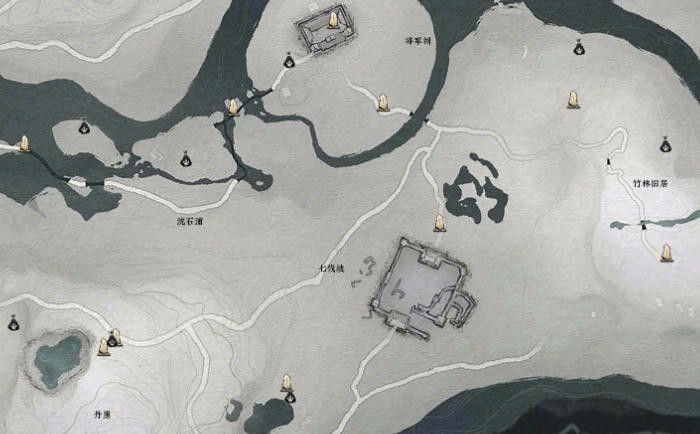This screenshot has height=434, width=700.
Task: Select the stone marker inside the walled compound near 将军祠
Action: [x=330, y=24]
